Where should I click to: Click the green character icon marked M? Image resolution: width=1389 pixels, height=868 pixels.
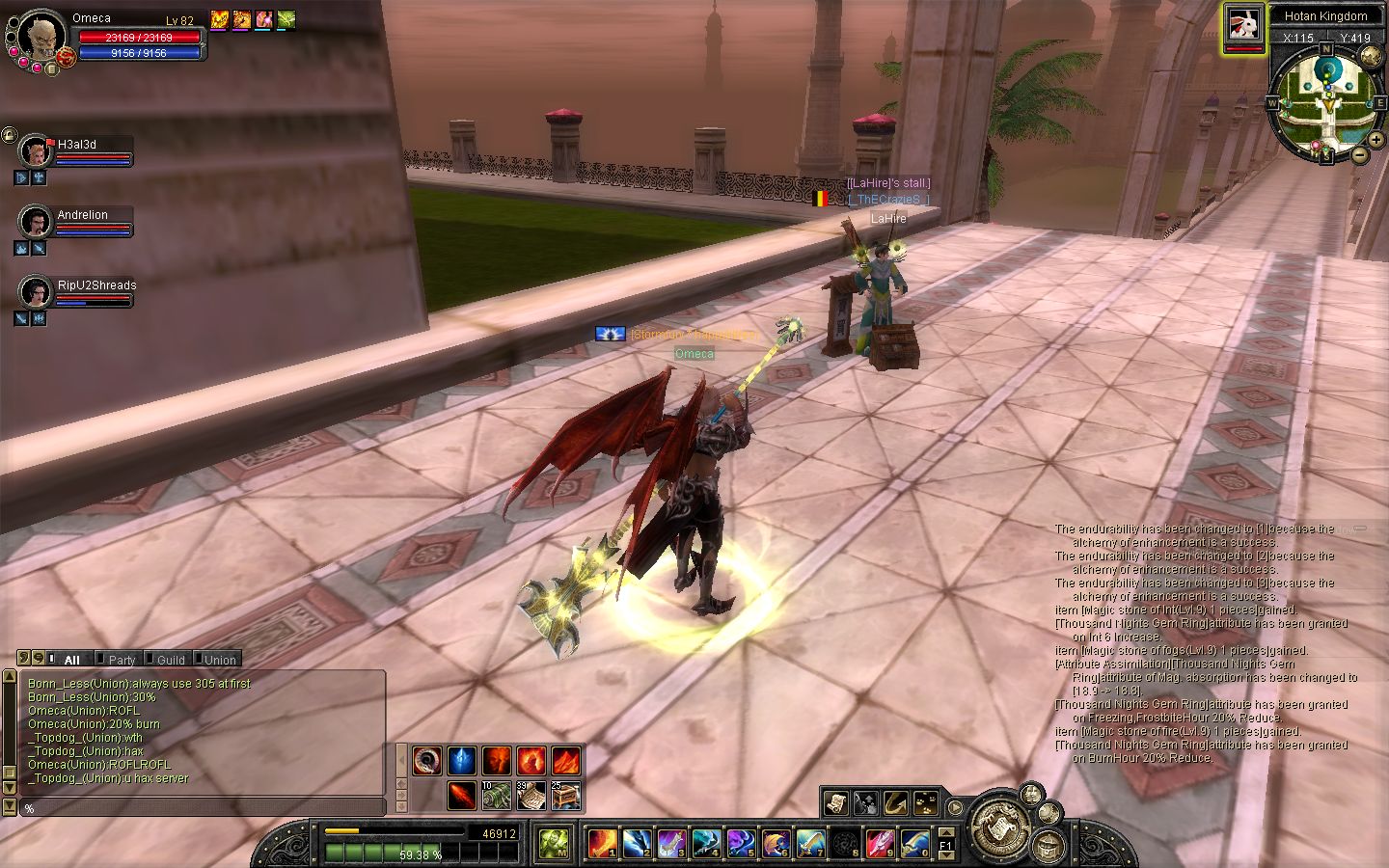553,844
